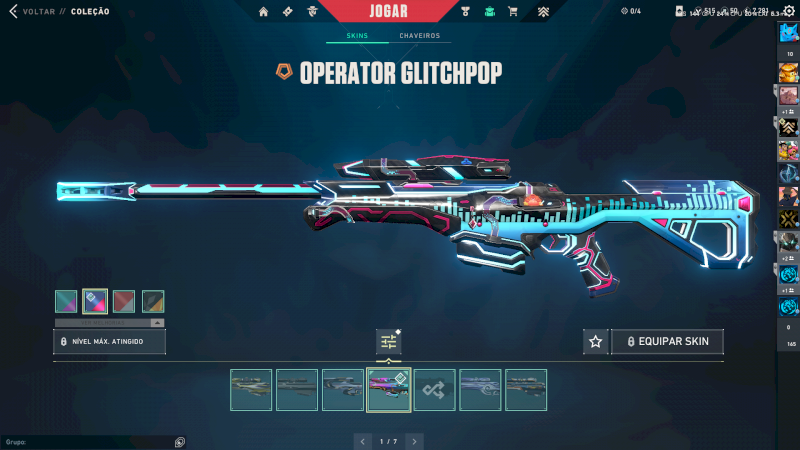
Task: Open the home screen icon
Action: click(264, 12)
